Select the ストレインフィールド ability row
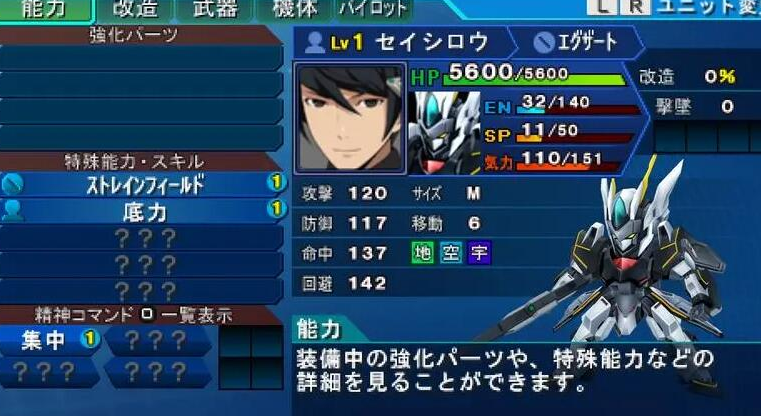Screen dimensions: 761x416 [144, 184]
